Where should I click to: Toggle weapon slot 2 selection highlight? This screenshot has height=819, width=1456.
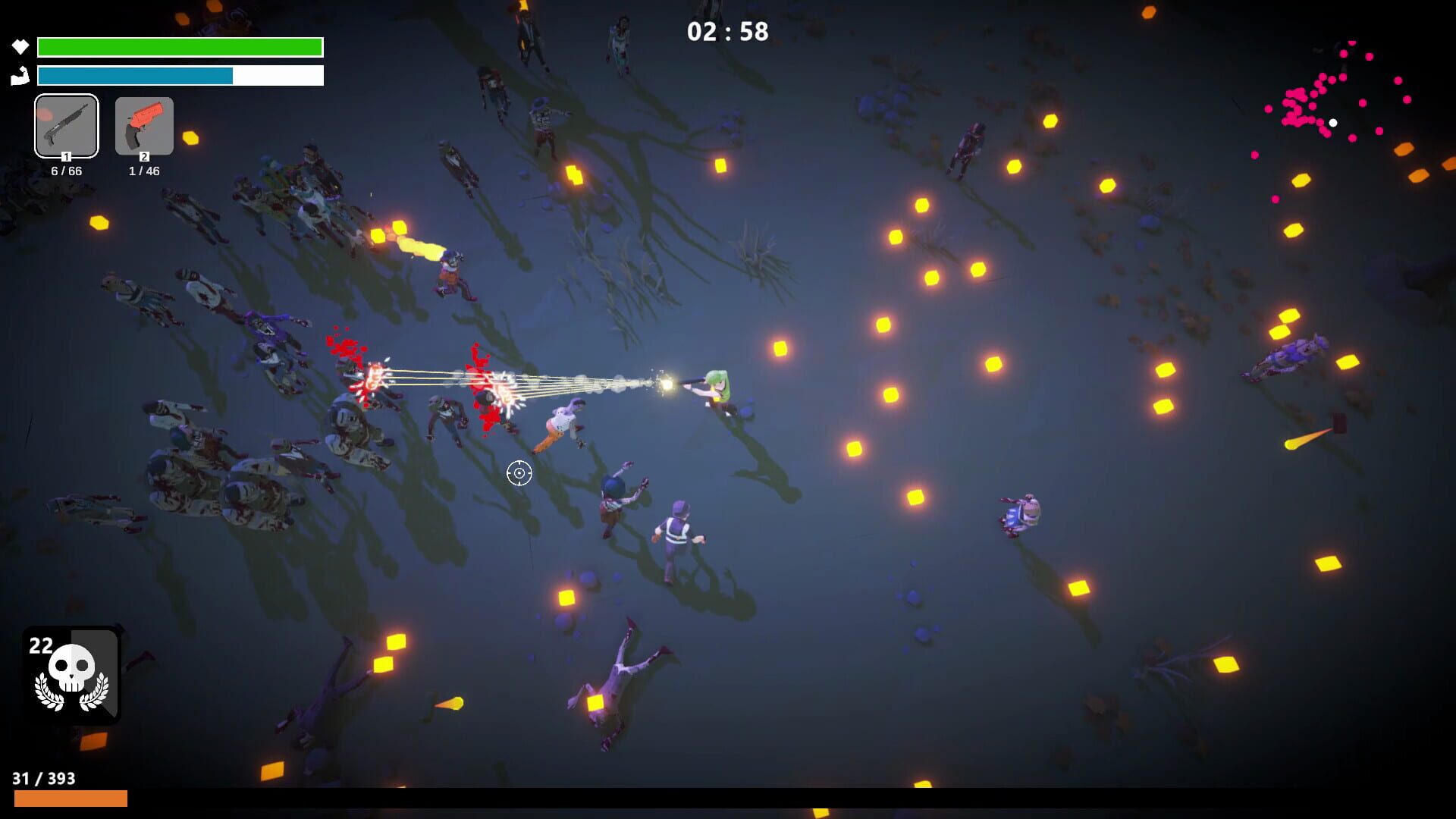(144, 126)
